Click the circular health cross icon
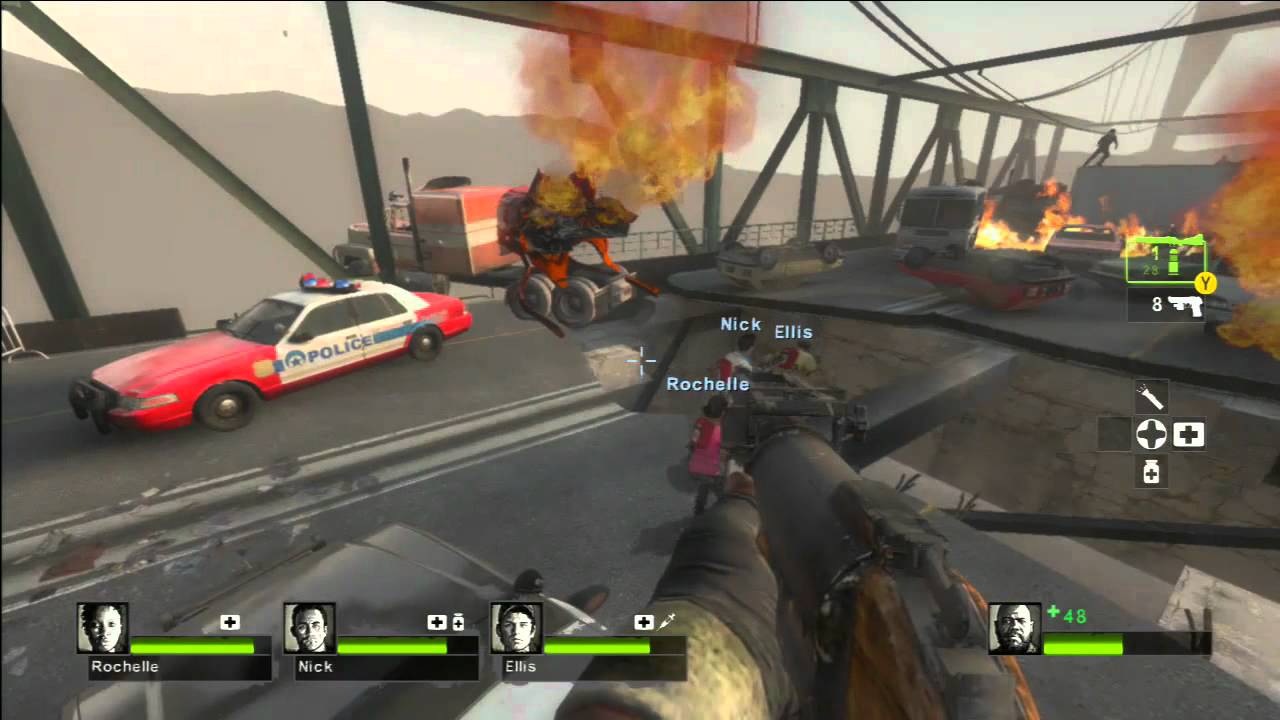 click(x=1151, y=435)
